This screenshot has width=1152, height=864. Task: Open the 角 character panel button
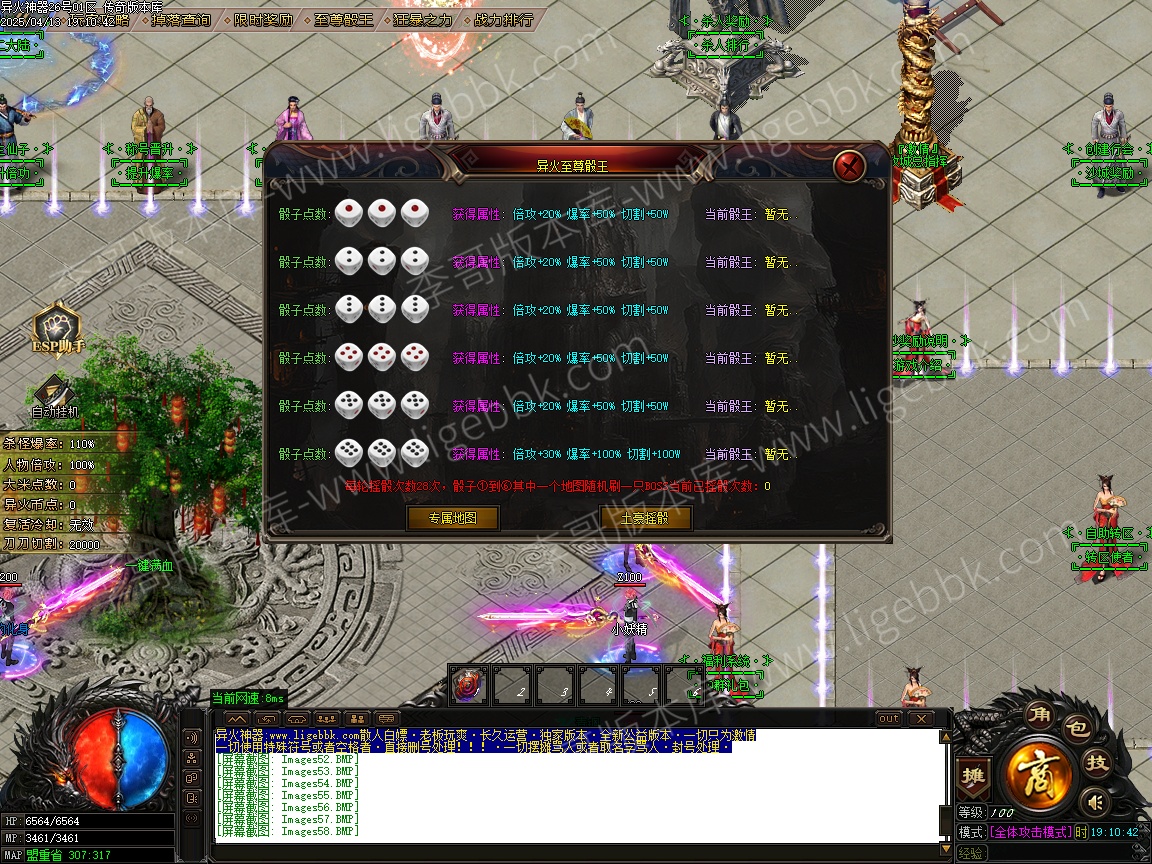[1041, 715]
